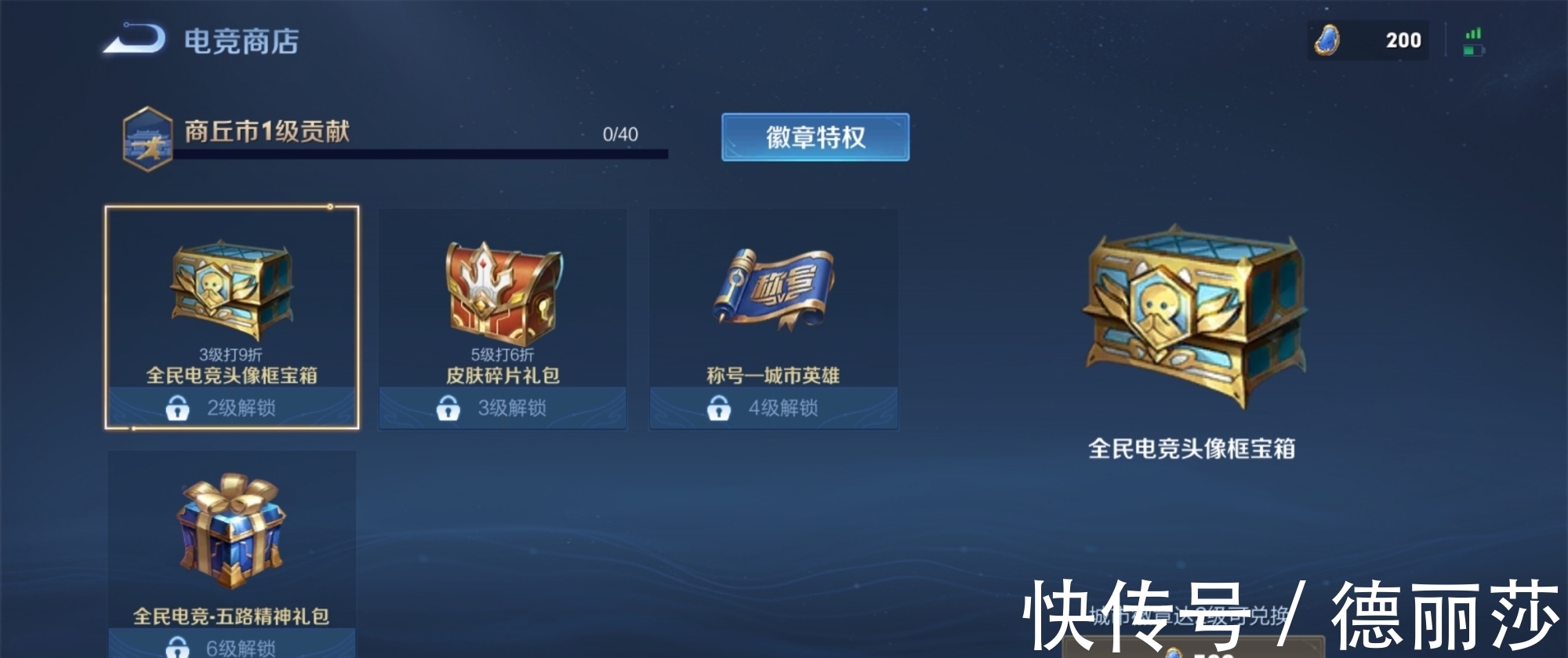Select the 皮肤碎片礼包 red chest item
This screenshot has width=1568, height=658.
[x=503, y=306]
